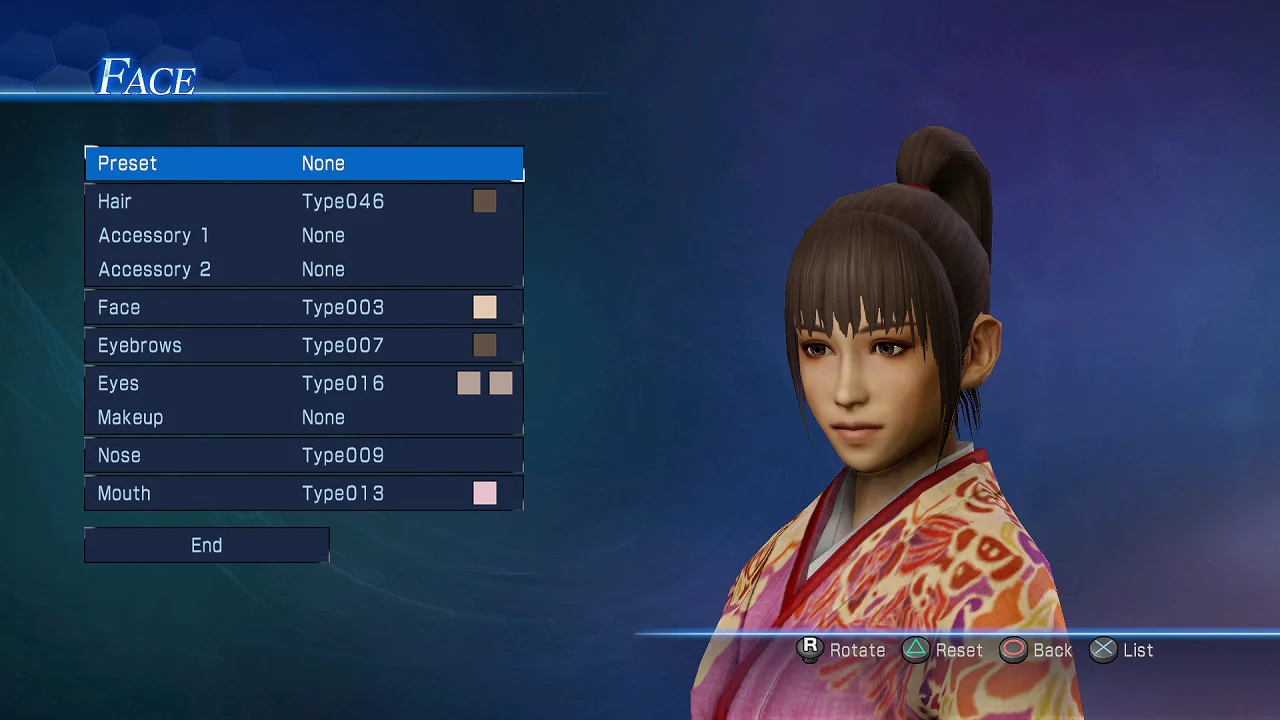This screenshot has height=720, width=1280.
Task: Open the Hair color swatch
Action: 485,201
